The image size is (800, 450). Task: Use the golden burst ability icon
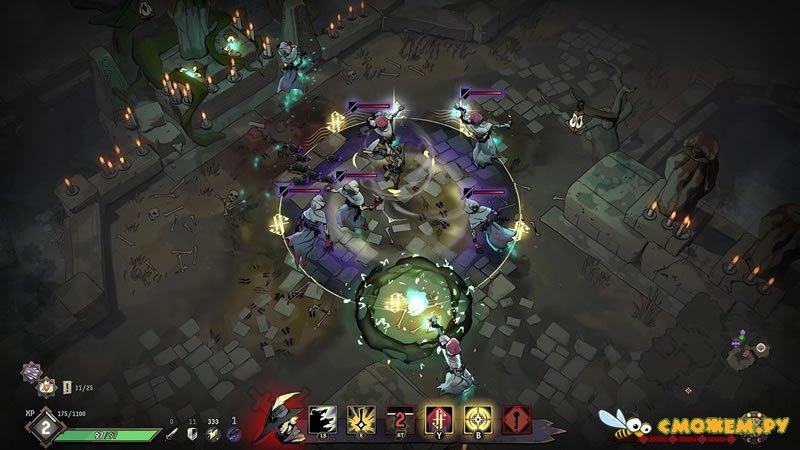(360, 420)
